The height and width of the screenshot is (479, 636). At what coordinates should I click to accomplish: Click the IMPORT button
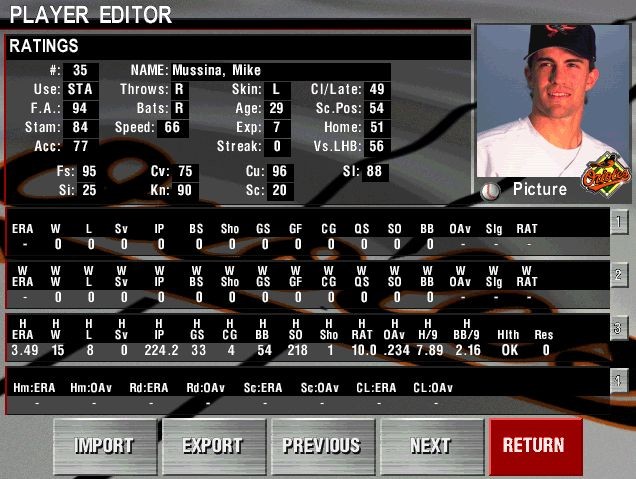[105, 446]
